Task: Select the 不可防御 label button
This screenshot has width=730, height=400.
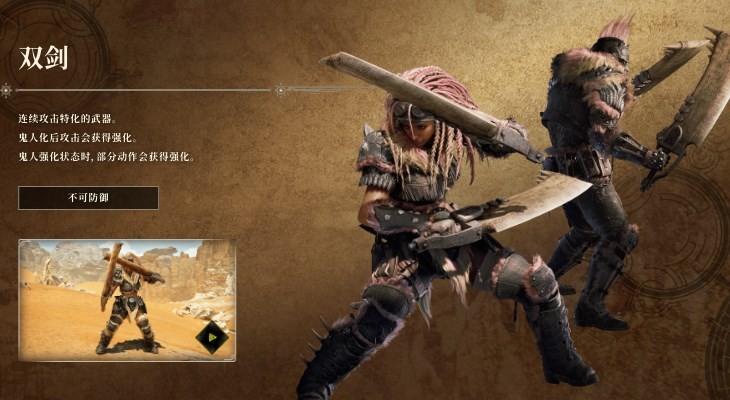Action: click(88, 198)
